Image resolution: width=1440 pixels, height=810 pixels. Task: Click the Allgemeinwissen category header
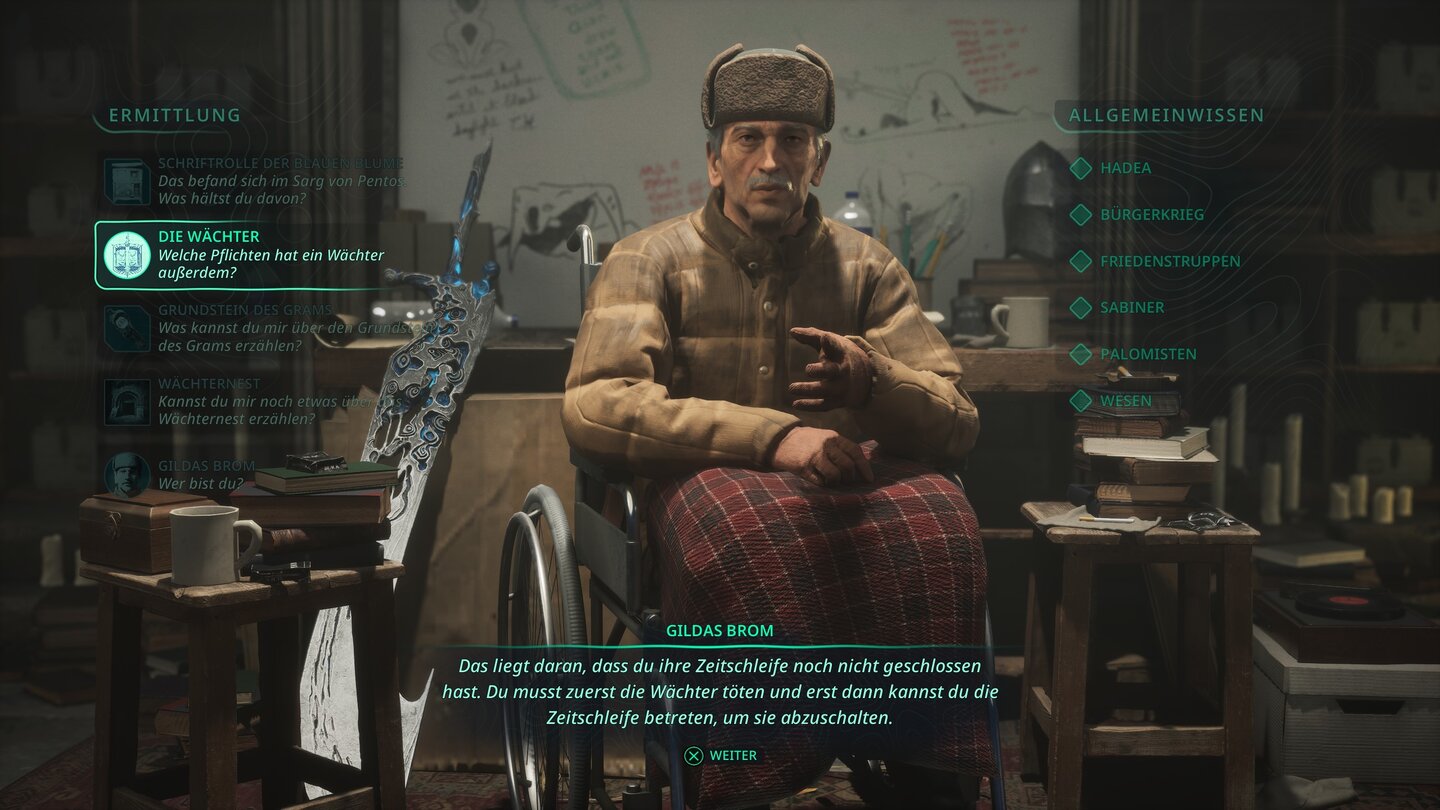1166,115
